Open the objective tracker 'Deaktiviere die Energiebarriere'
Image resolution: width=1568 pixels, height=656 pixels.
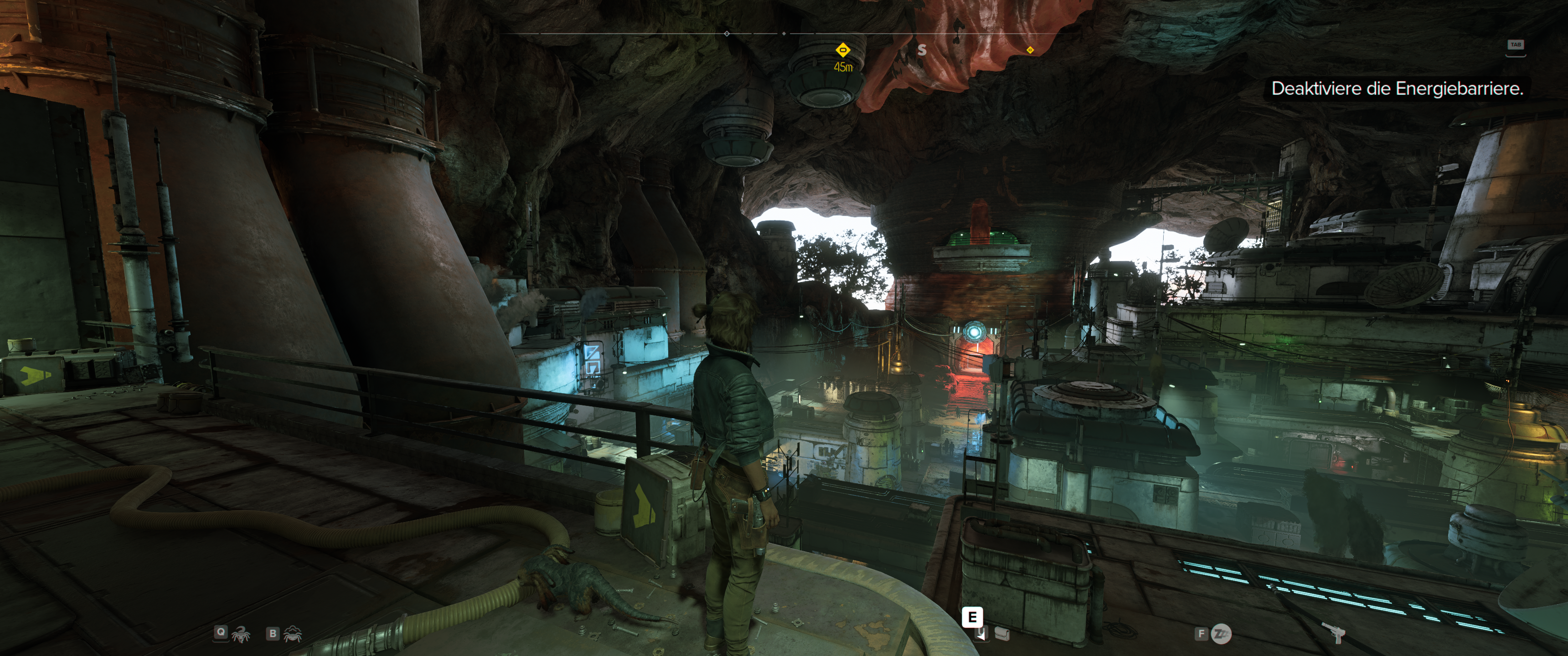[1397, 89]
